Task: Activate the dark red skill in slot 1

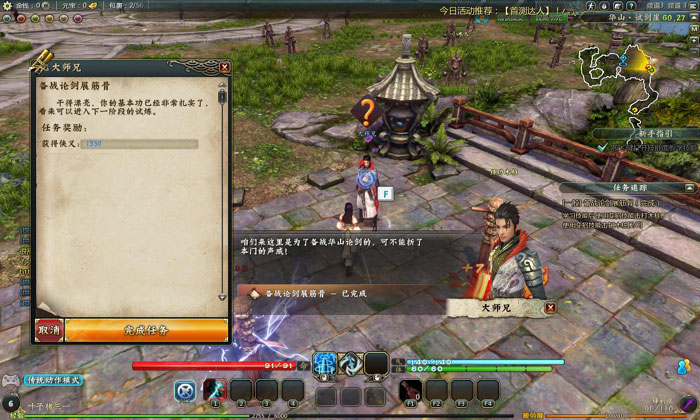Action: (x=215, y=390)
